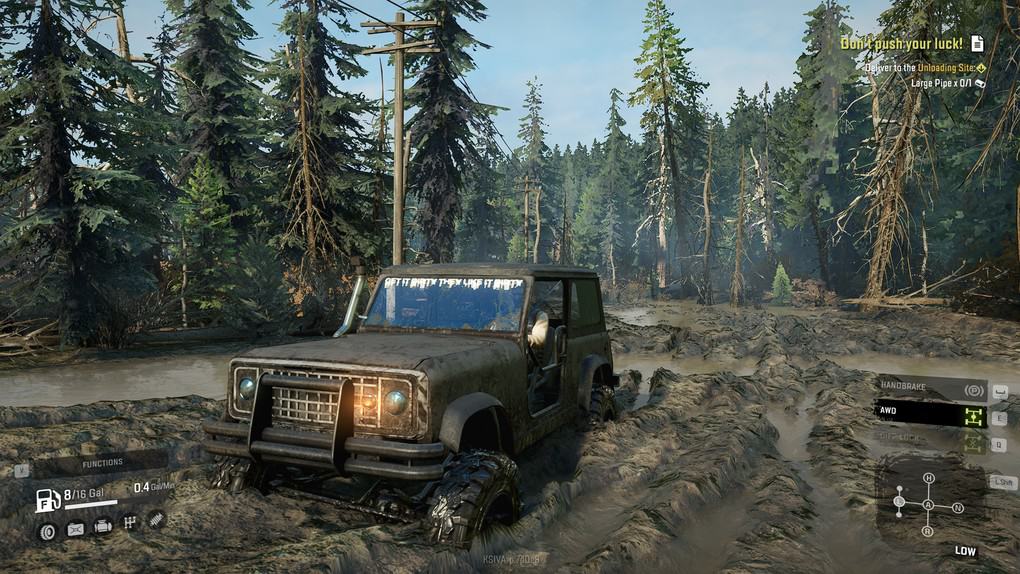Image resolution: width=1020 pixels, height=574 pixels.
Task: Select Auto gear at the gearbox center
Action: tap(928, 505)
